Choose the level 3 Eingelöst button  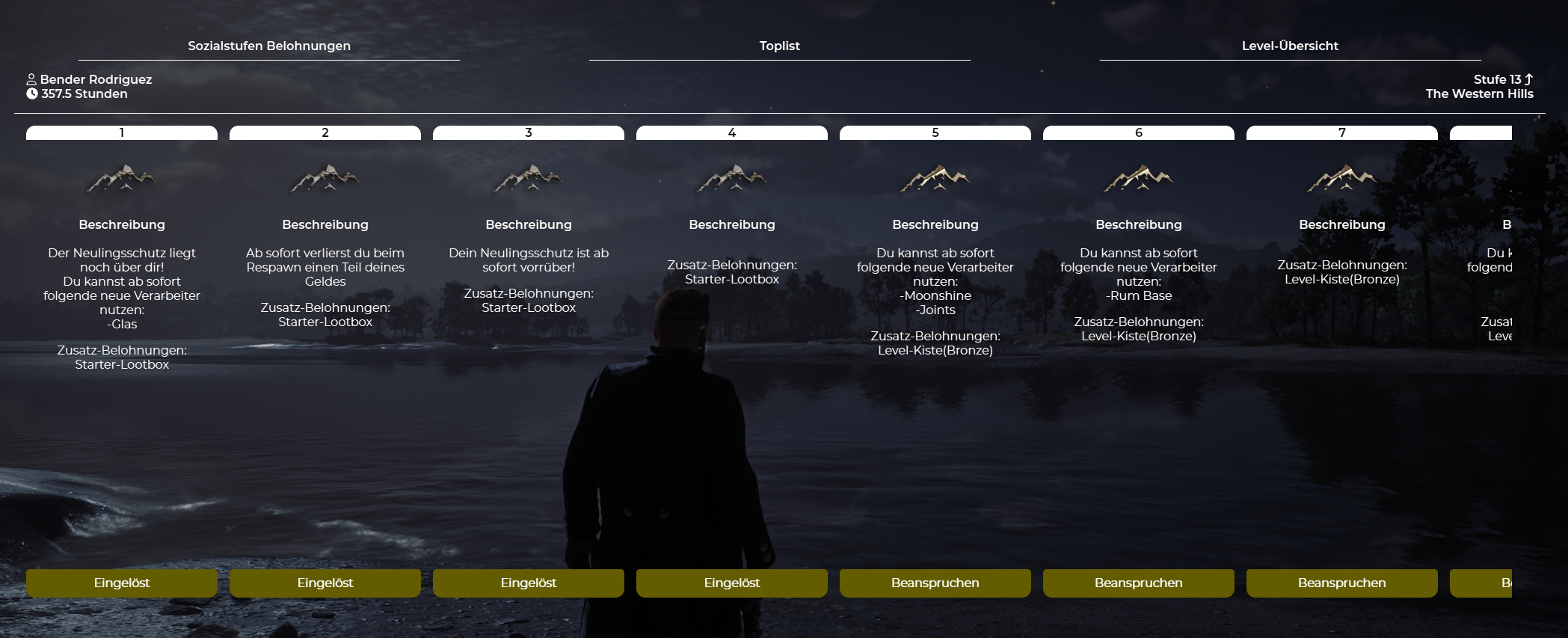click(x=529, y=583)
